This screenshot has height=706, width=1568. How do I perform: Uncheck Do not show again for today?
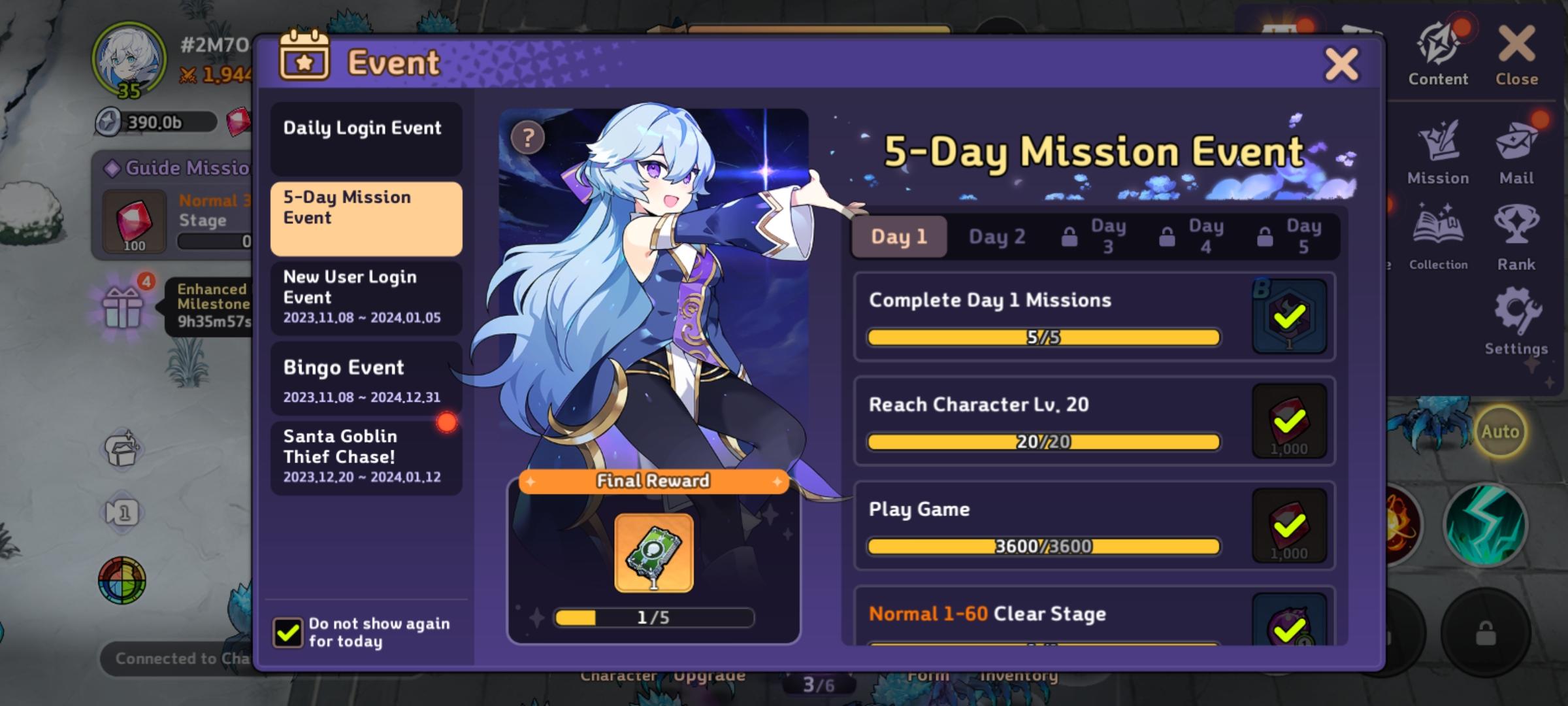(287, 632)
